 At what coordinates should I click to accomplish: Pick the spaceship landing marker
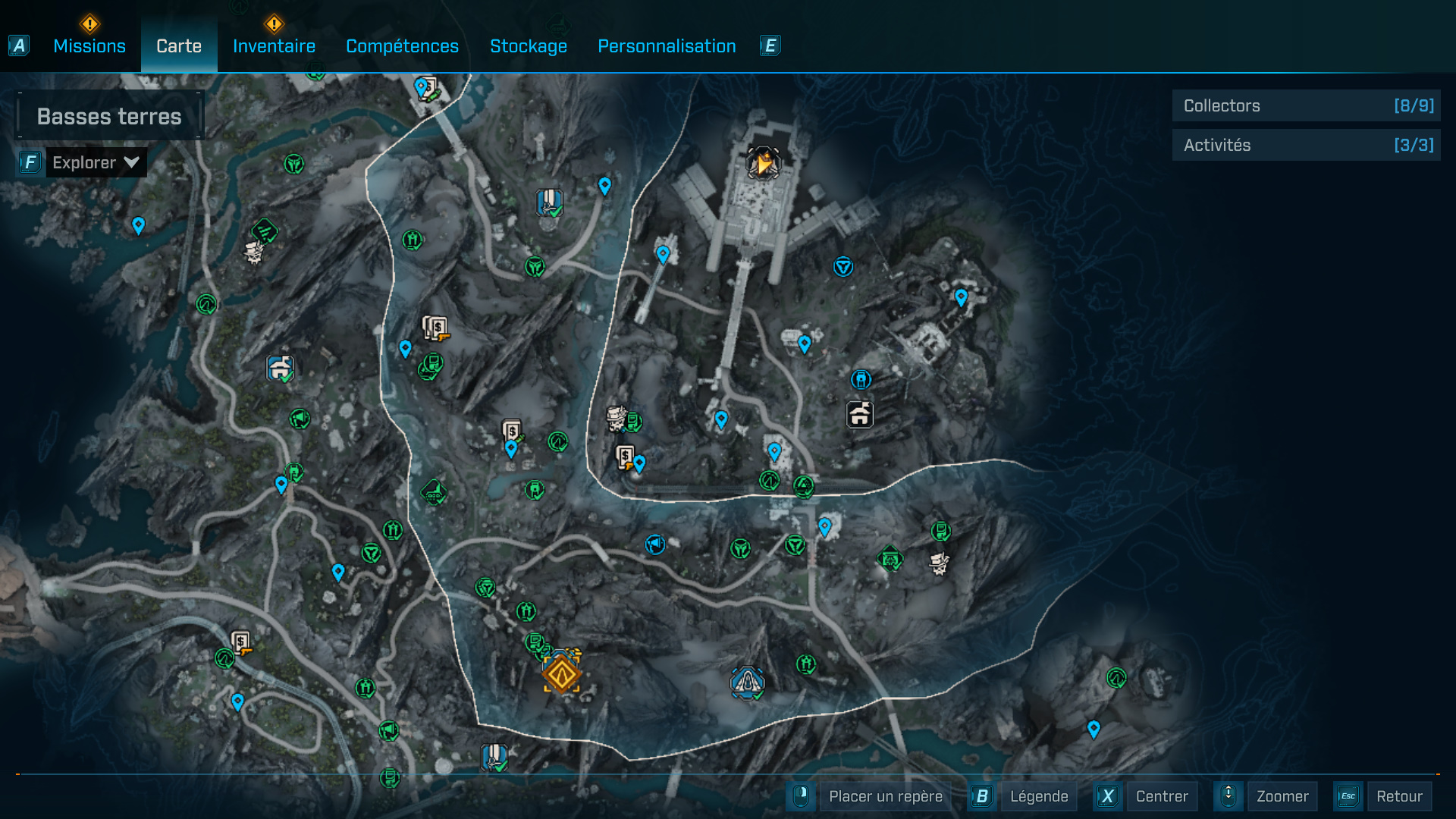coord(747,682)
